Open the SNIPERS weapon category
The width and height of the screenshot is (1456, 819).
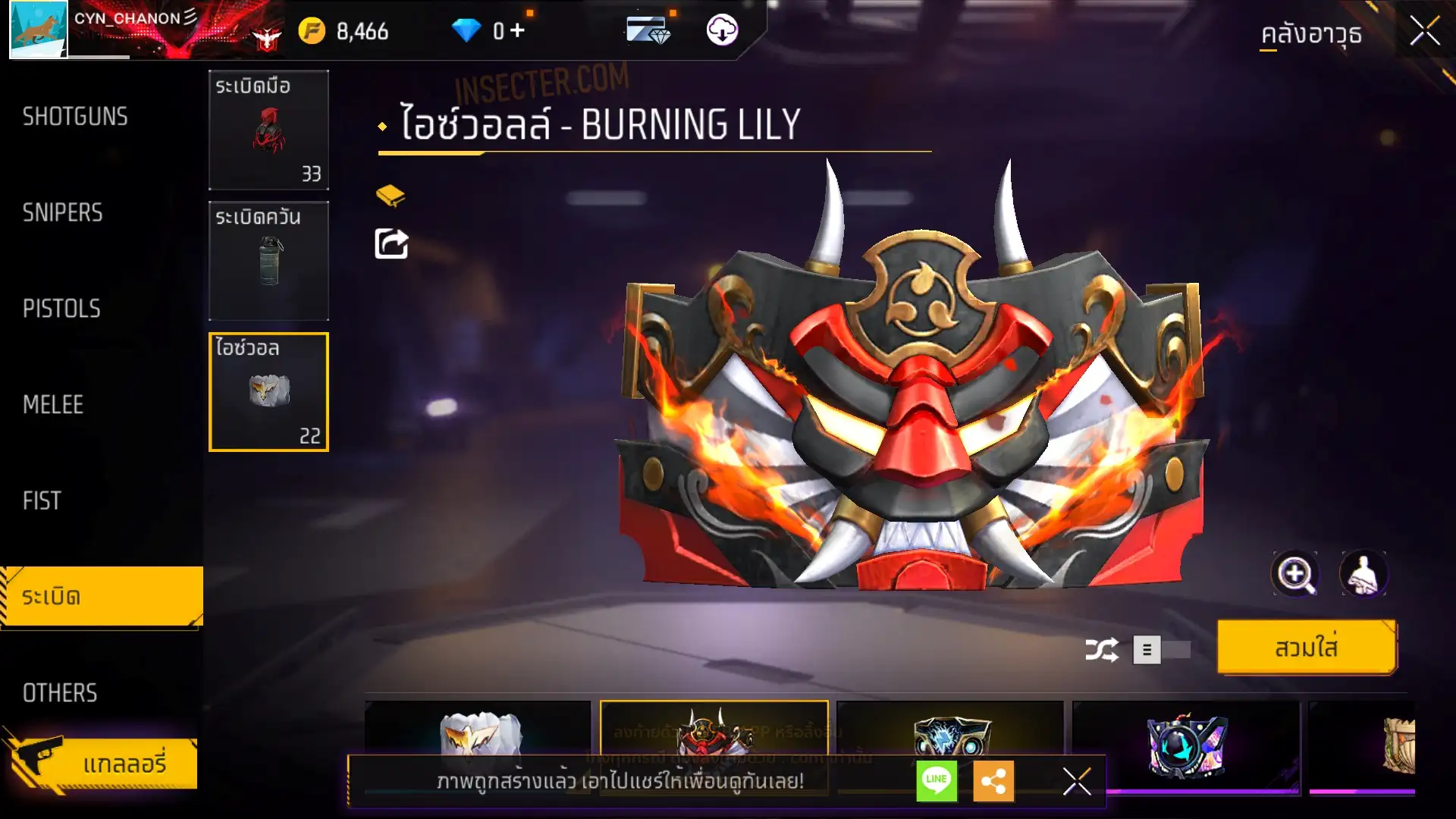pos(63,213)
